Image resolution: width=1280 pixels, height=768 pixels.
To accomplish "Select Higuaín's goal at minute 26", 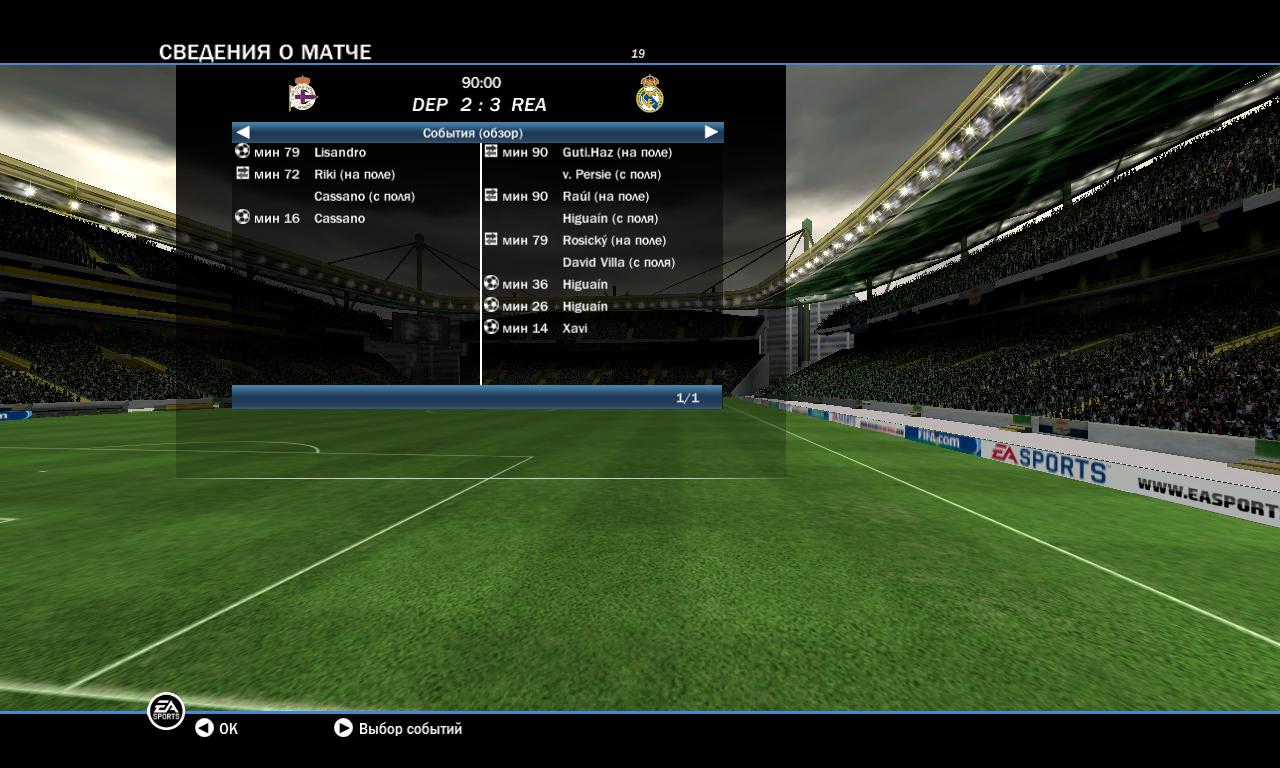I will coord(584,306).
